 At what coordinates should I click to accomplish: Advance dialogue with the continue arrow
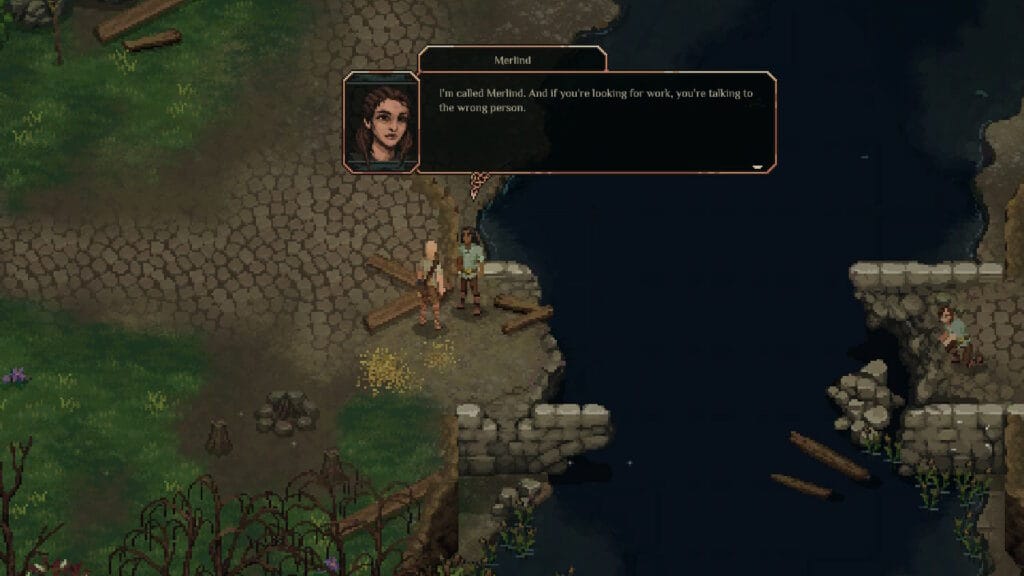coord(757,166)
